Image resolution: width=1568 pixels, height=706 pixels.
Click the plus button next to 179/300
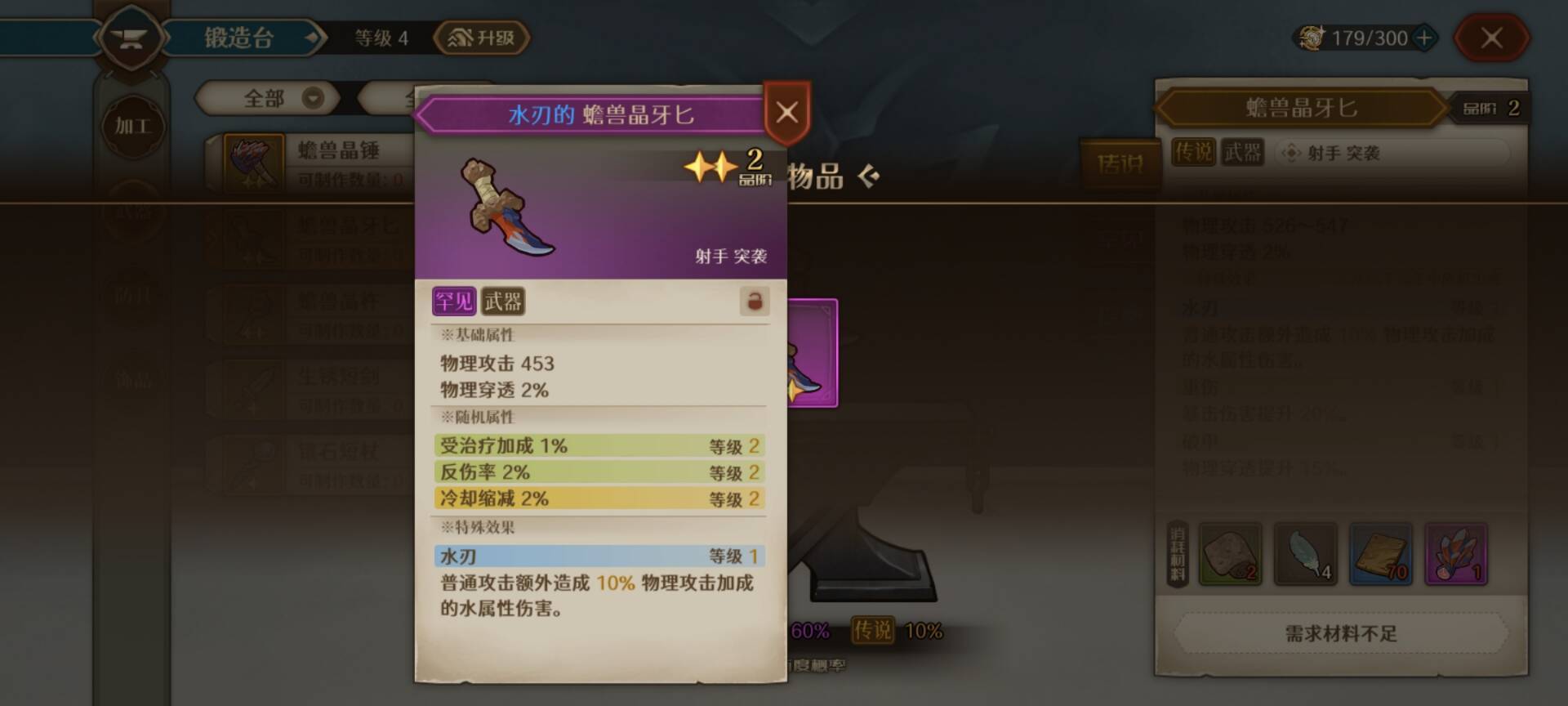point(1426,37)
